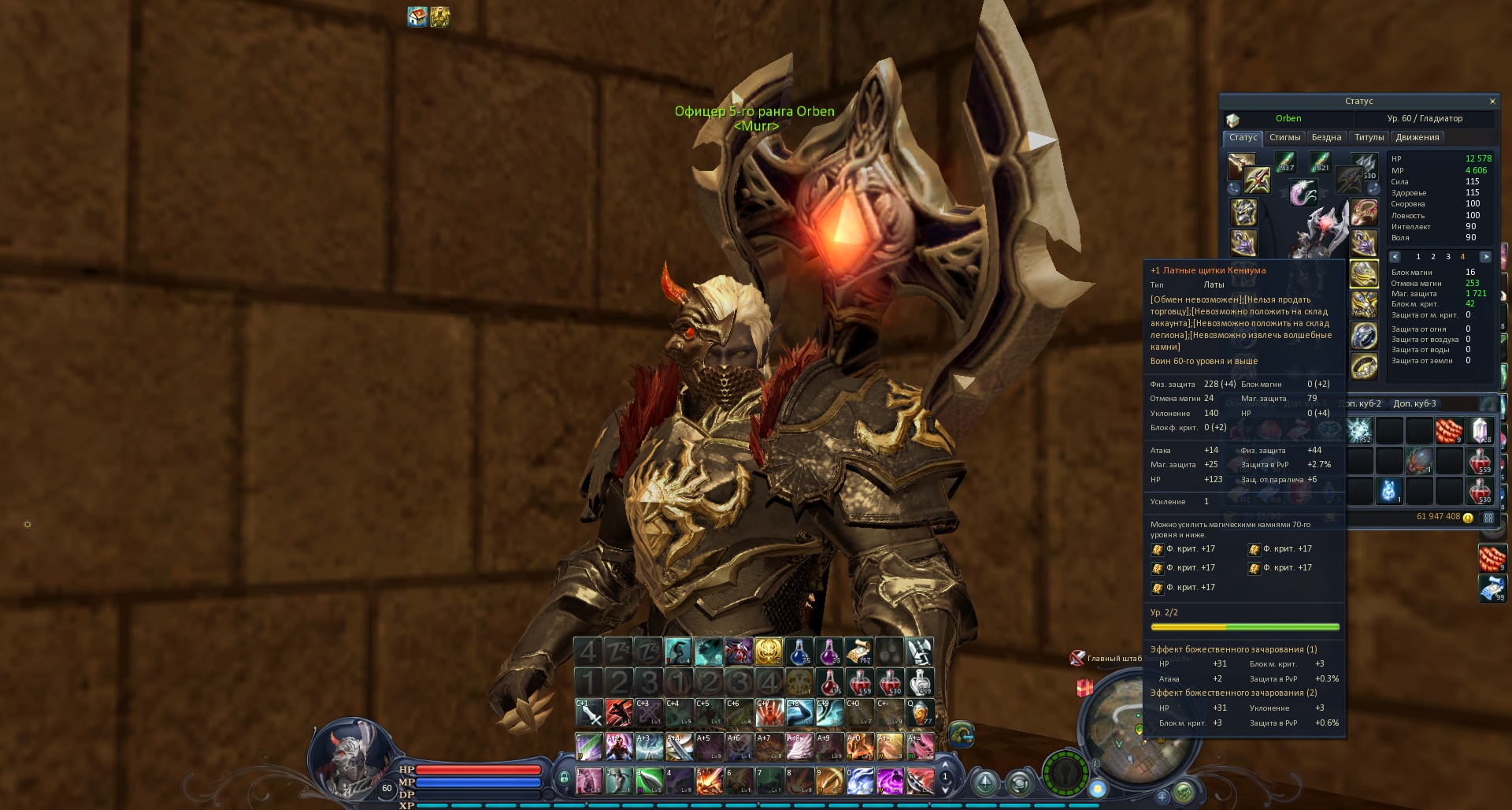Select the white crystal stack of 28
This screenshot has height=810, width=1512.
(x=1480, y=431)
